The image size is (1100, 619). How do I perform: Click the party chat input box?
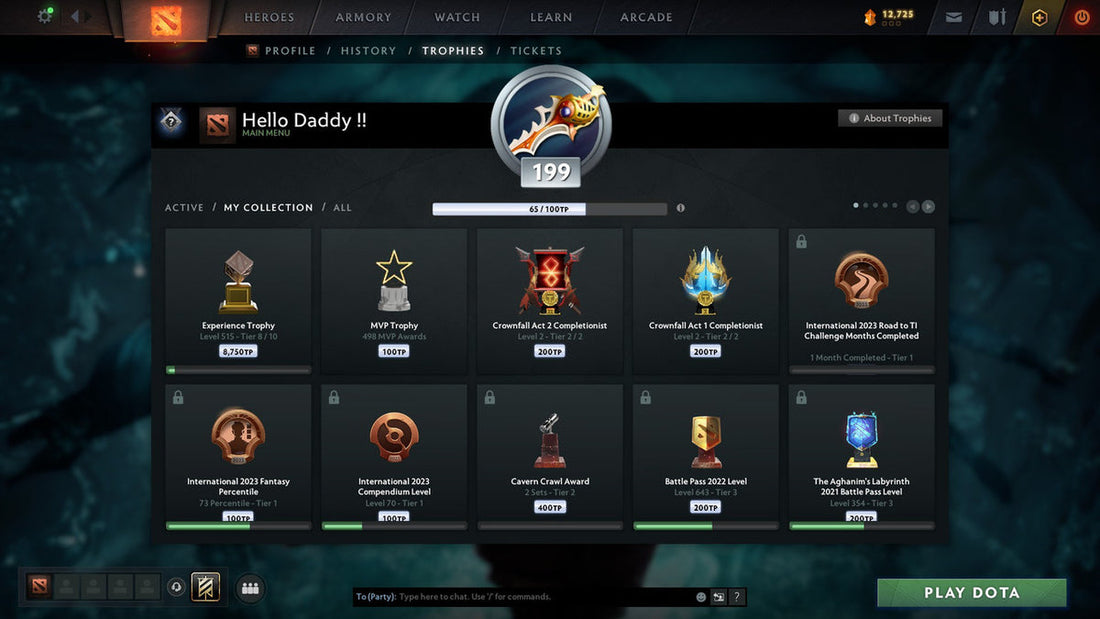click(540, 597)
